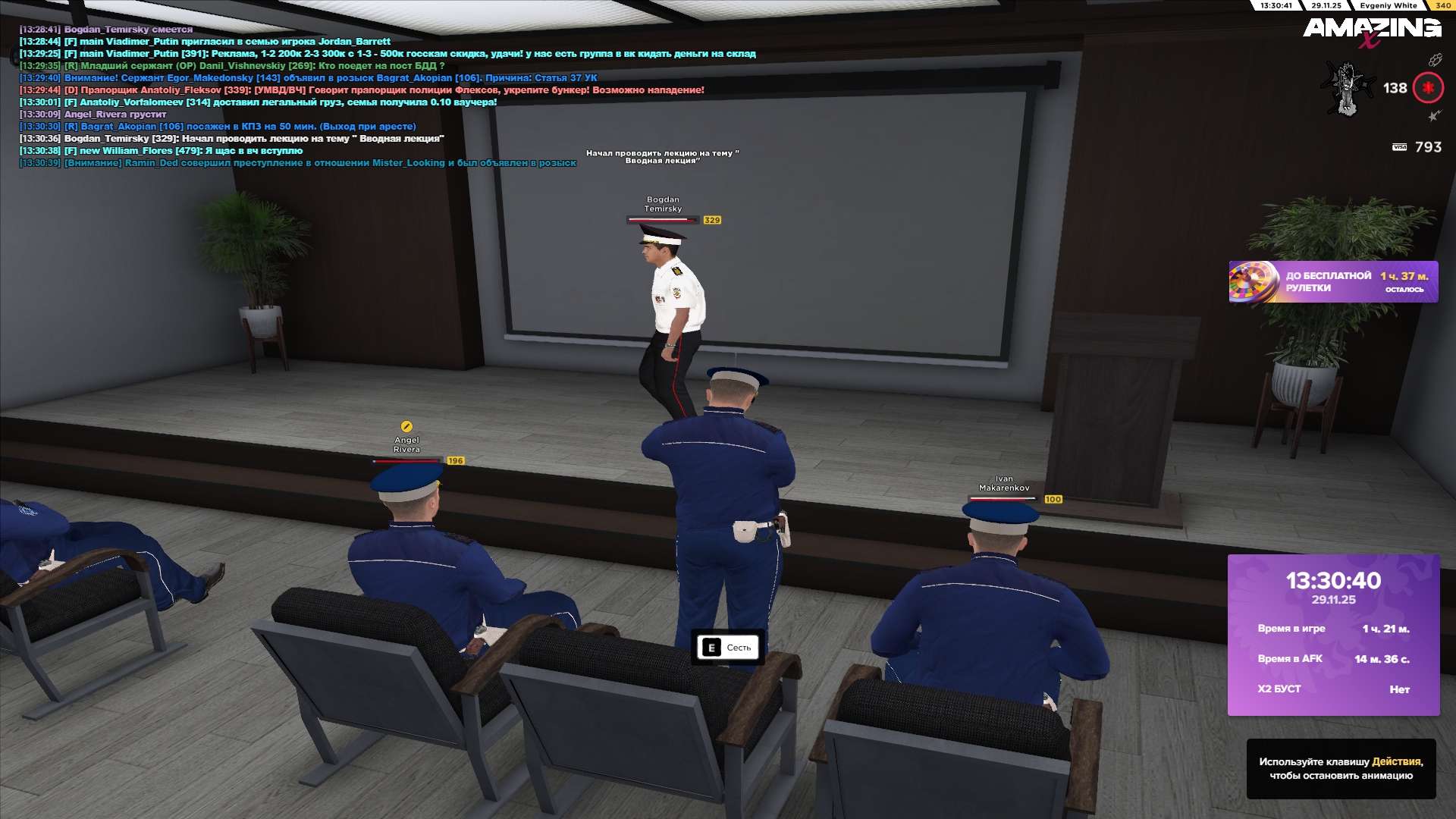Click the Amazing X server logo

coord(1371,31)
